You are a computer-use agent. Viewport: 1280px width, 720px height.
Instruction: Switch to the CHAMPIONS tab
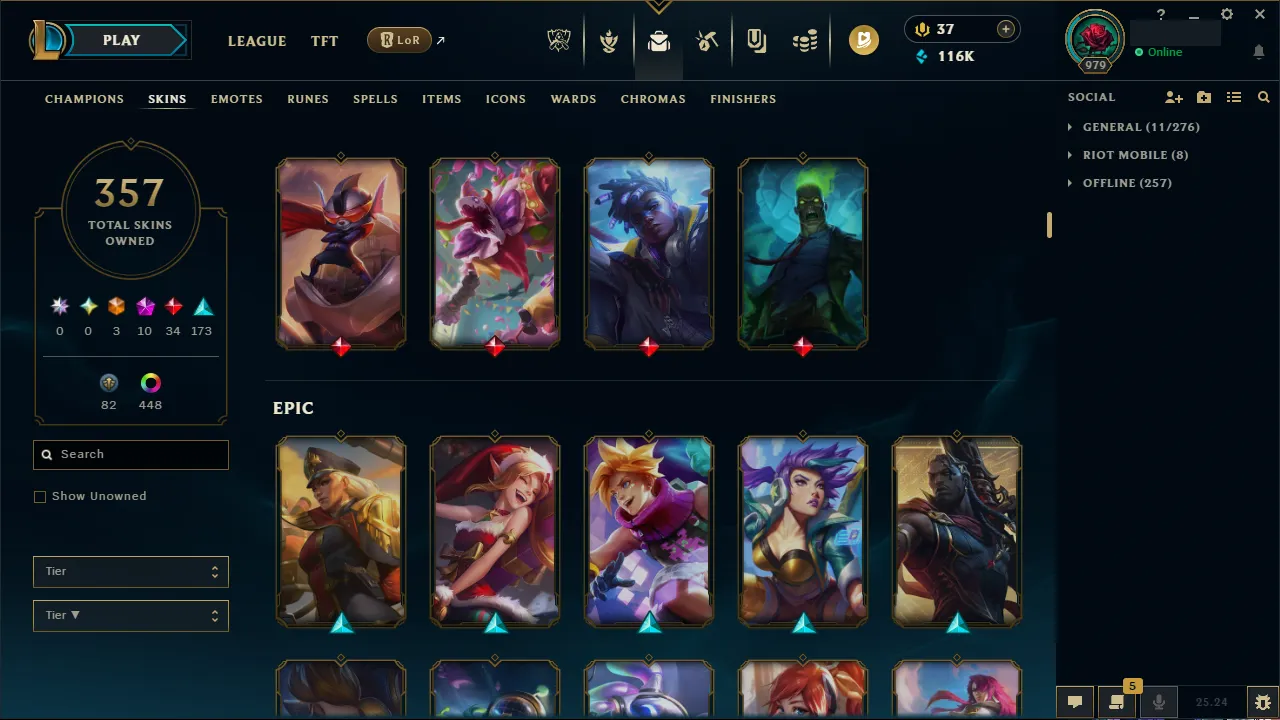point(84,99)
